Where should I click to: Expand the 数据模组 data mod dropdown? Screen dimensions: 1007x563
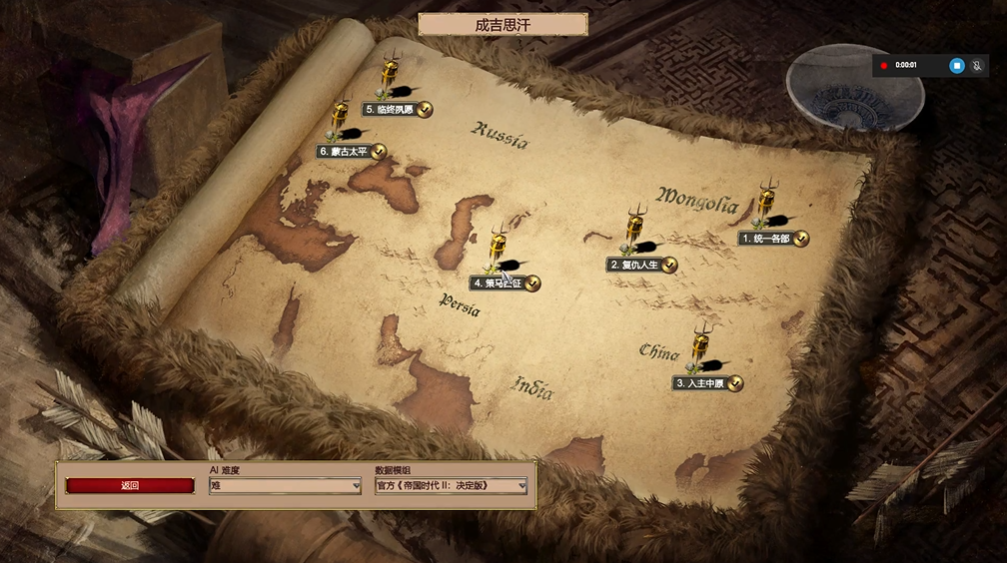(451, 486)
